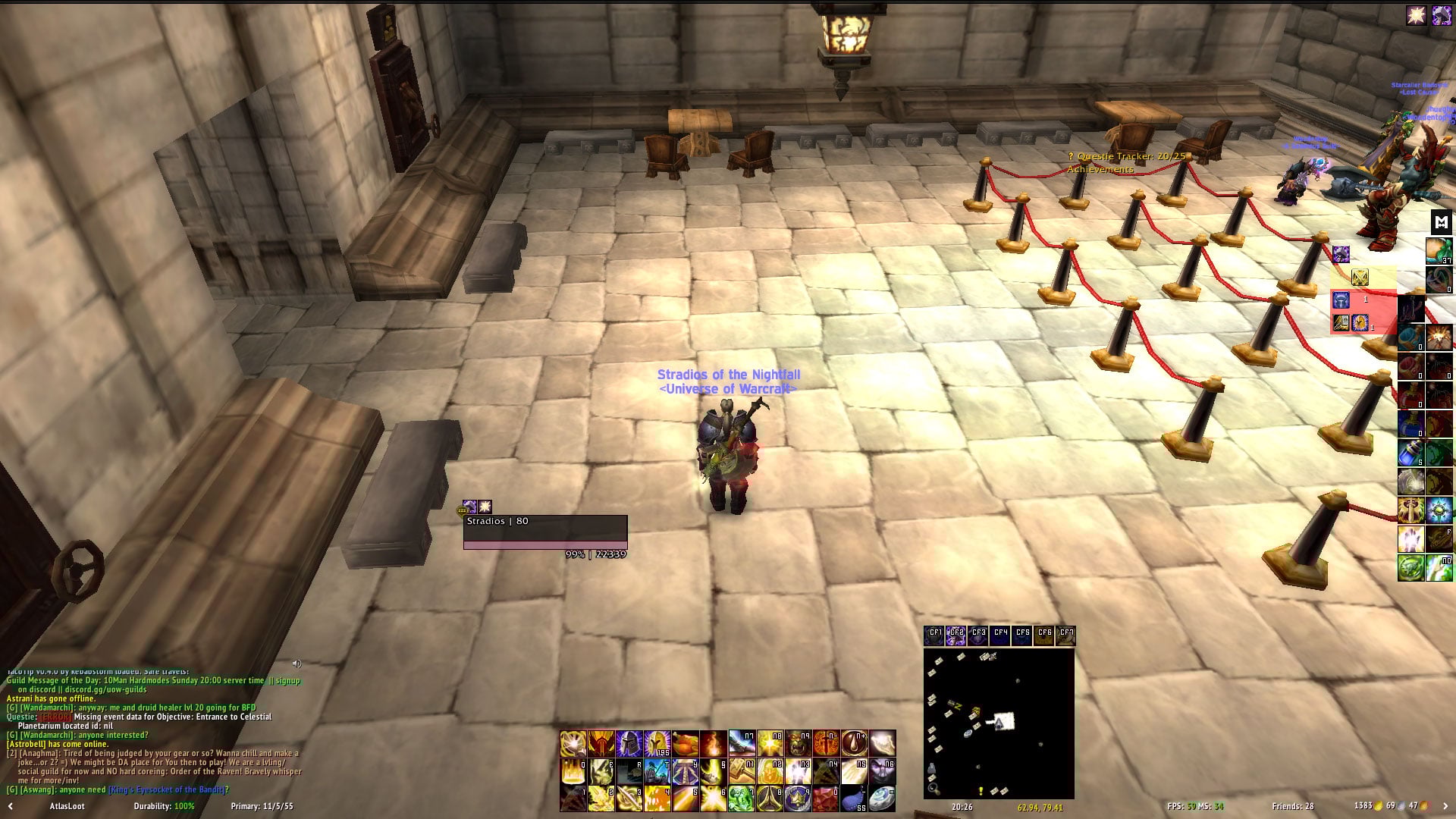Activate the golden hammer ability bound to N1
The width and height of the screenshot is (1456, 819).
[x=742, y=772]
